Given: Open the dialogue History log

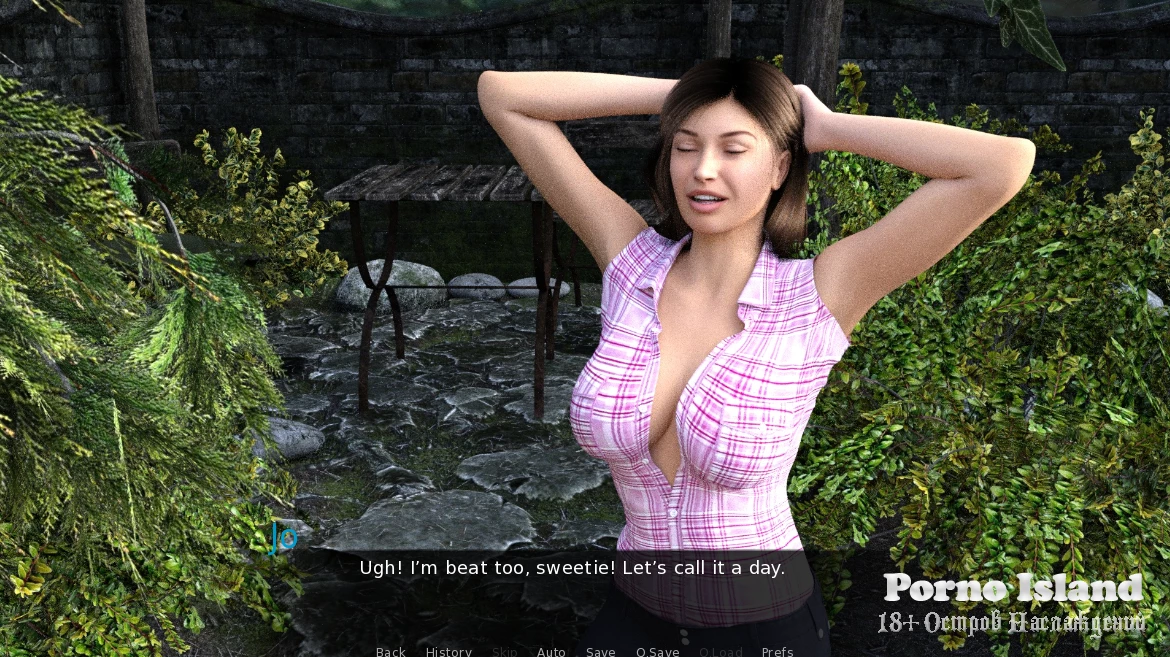Looking at the screenshot, I should click(x=449, y=651).
